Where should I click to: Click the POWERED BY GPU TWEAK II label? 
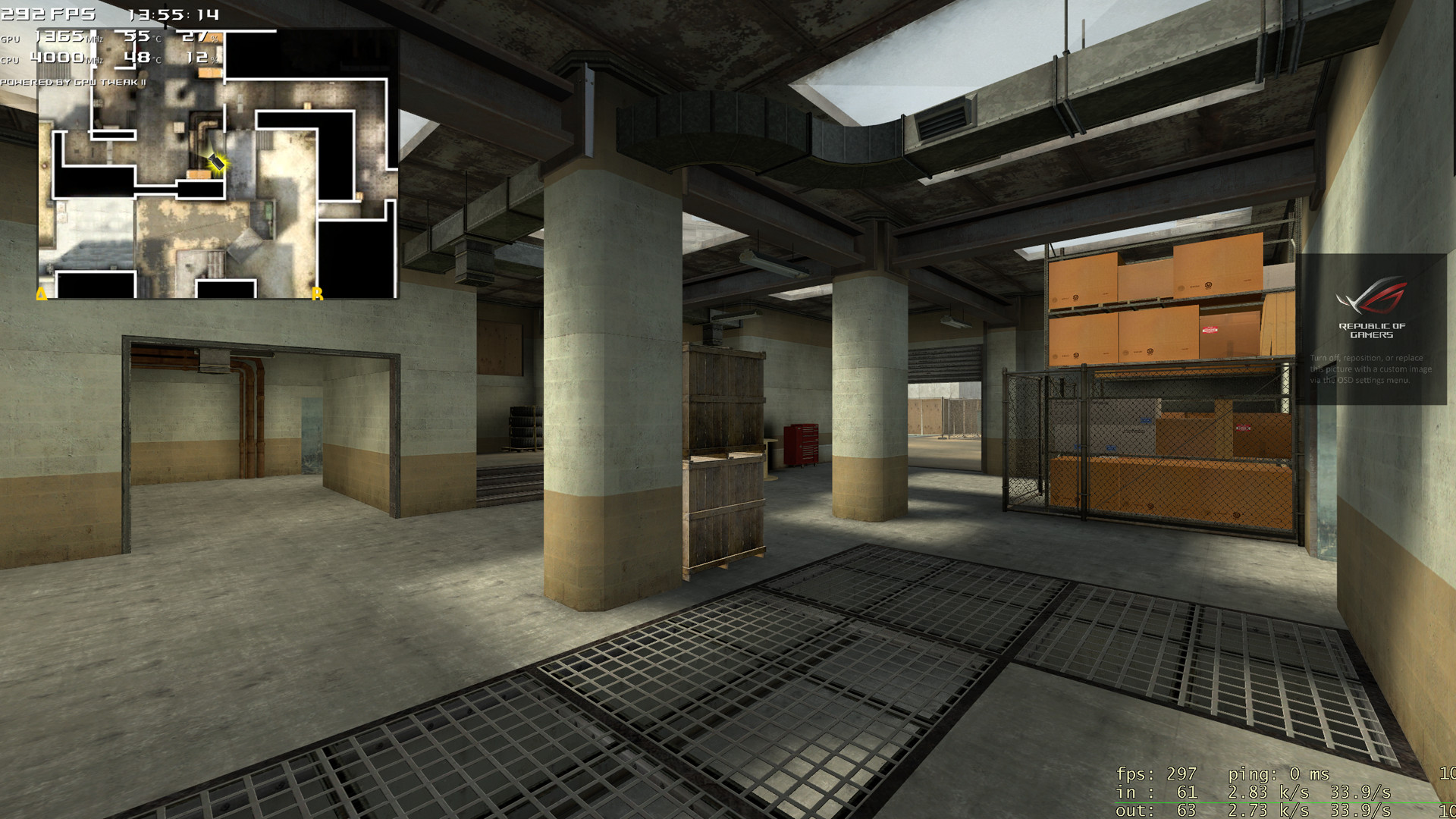(72, 81)
